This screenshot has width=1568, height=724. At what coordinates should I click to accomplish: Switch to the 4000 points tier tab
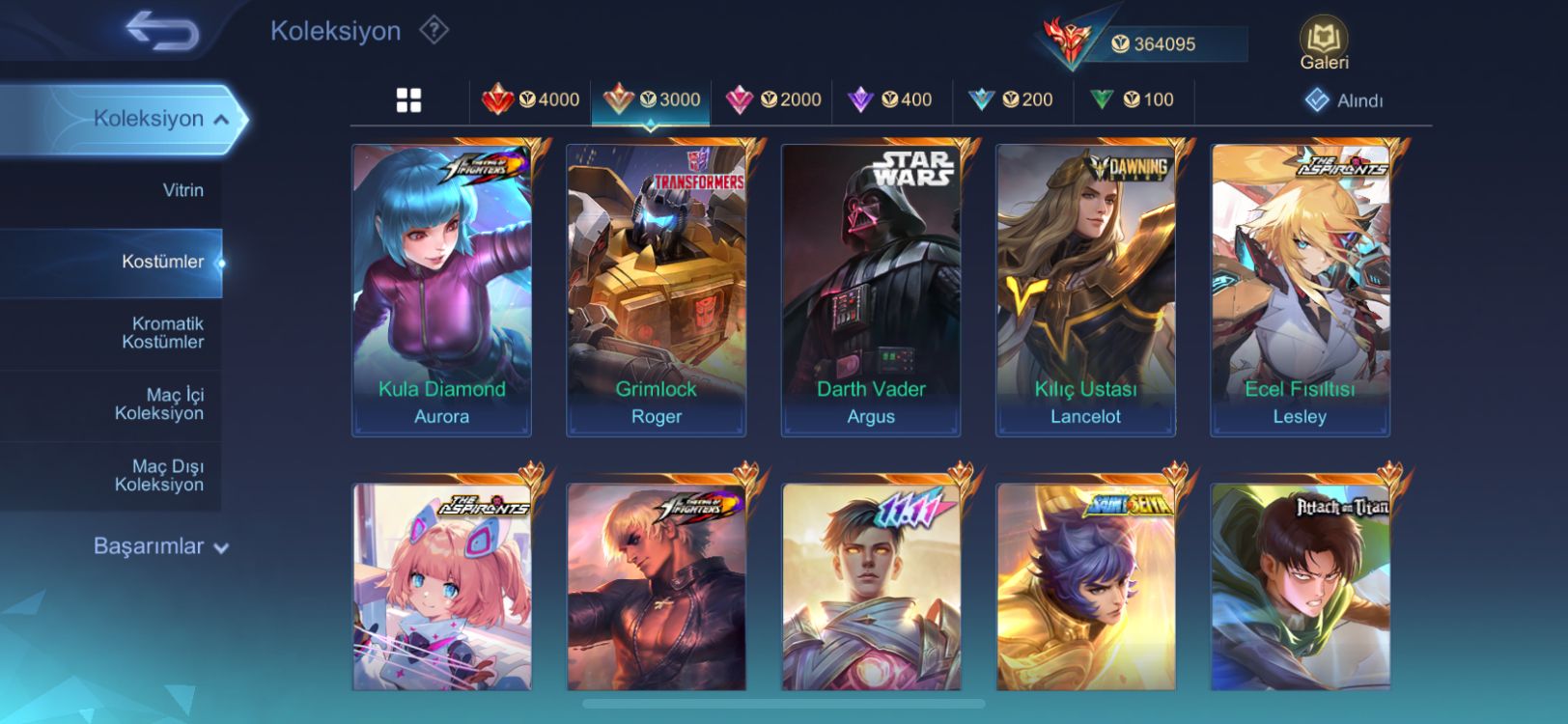531,99
